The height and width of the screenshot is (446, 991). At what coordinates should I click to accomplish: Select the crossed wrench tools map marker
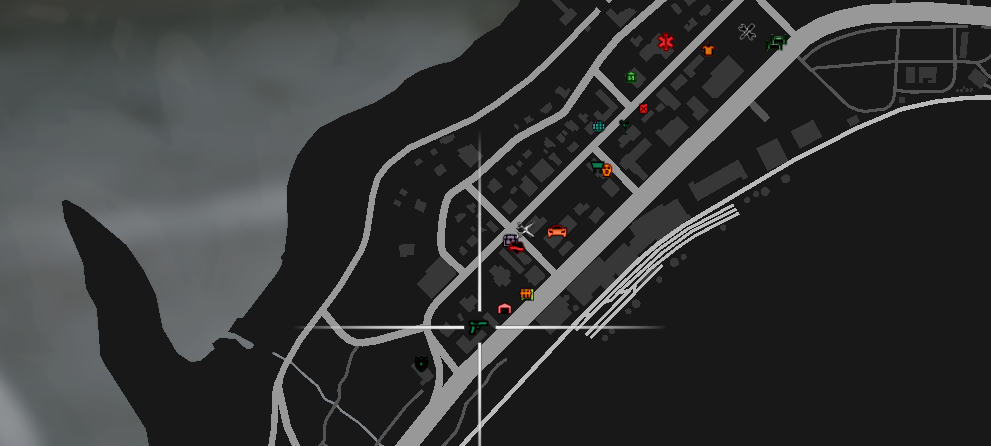pos(747,32)
